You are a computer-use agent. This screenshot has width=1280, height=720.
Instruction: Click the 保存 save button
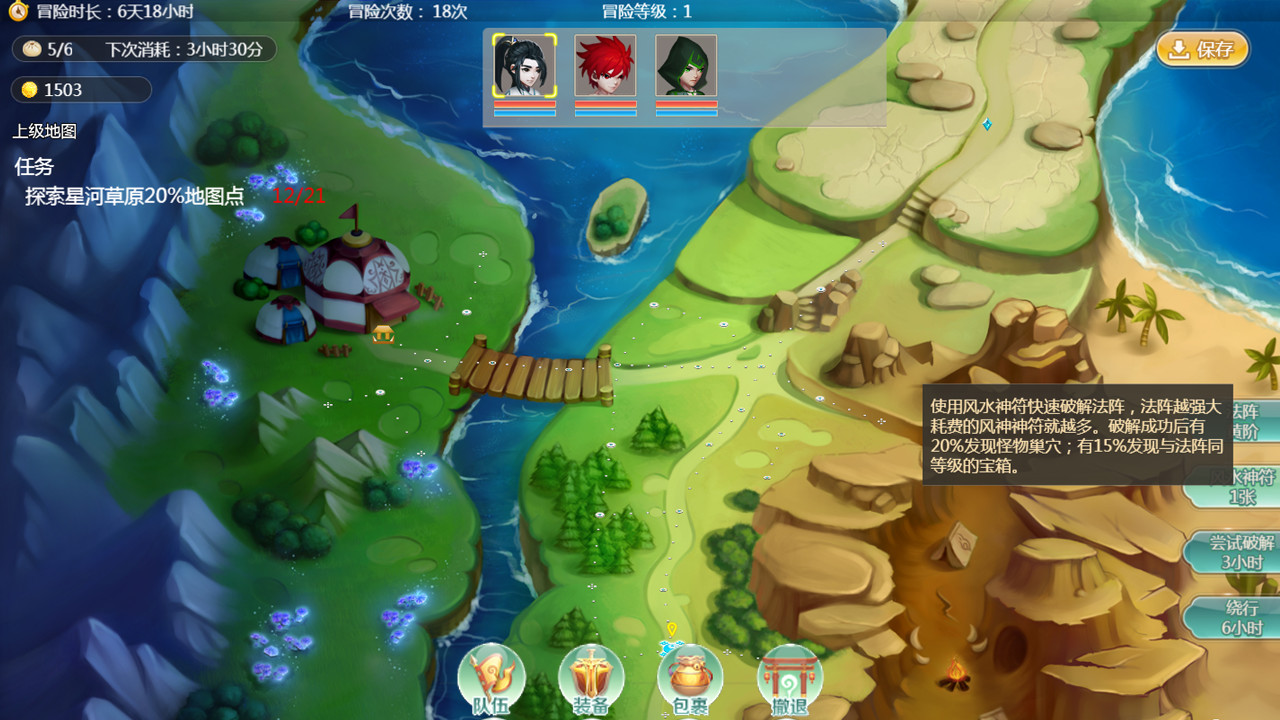coord(1202,49)
